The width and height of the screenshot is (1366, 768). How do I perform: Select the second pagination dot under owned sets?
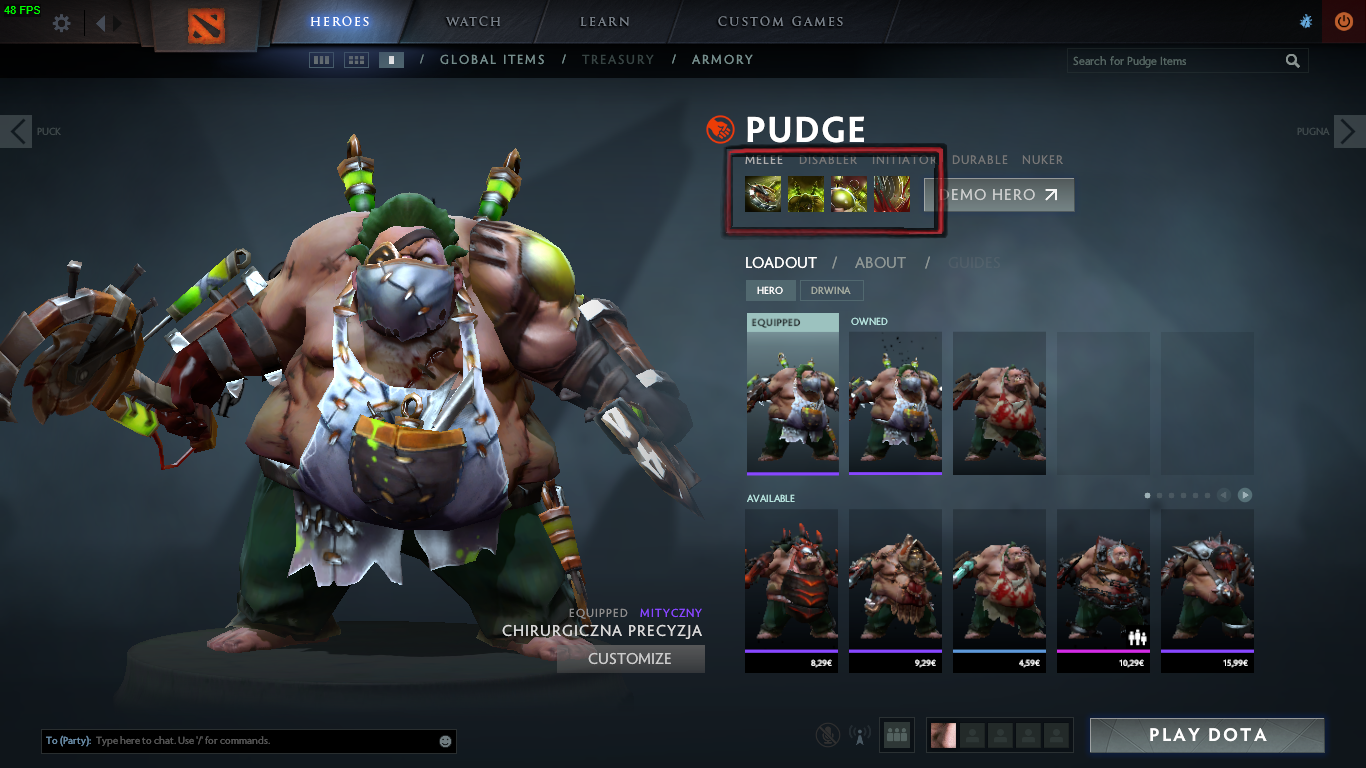click(1159, 494)
